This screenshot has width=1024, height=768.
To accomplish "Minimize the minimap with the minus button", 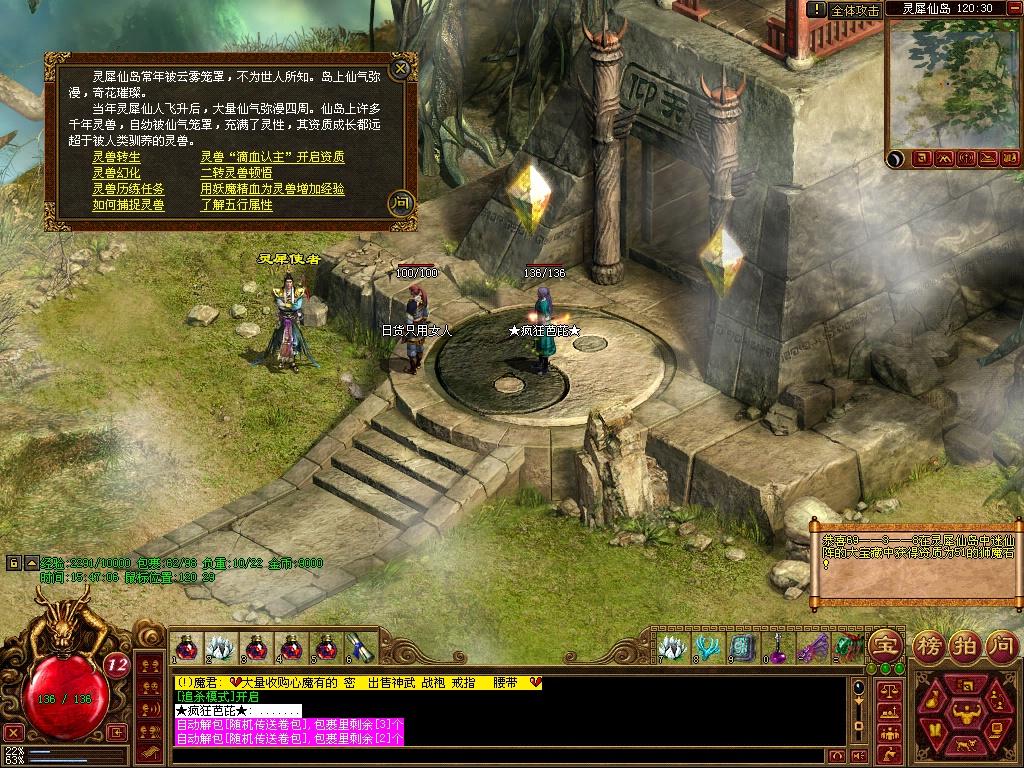I will 1014,9.
